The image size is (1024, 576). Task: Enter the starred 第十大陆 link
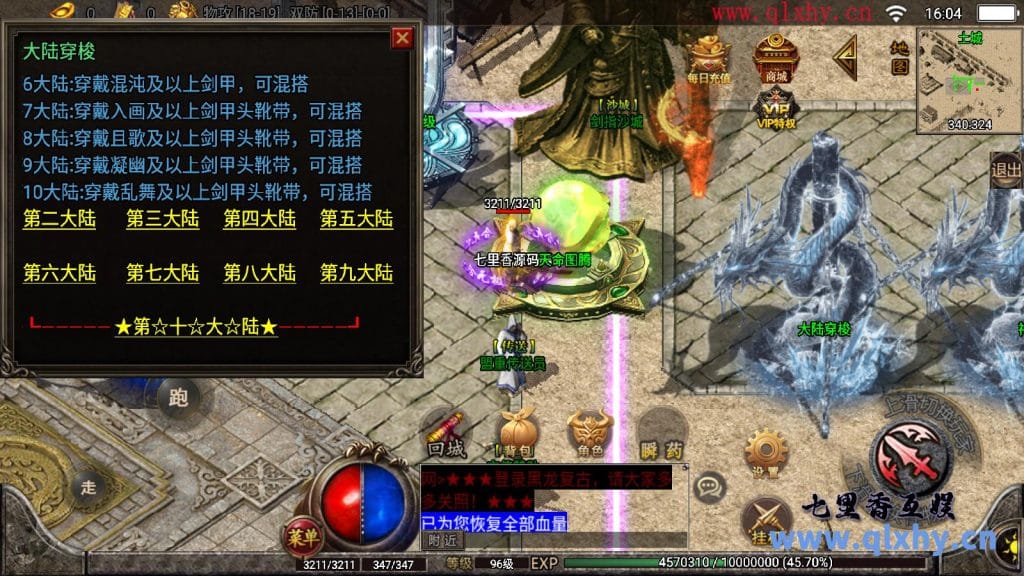tap(196, 327)
